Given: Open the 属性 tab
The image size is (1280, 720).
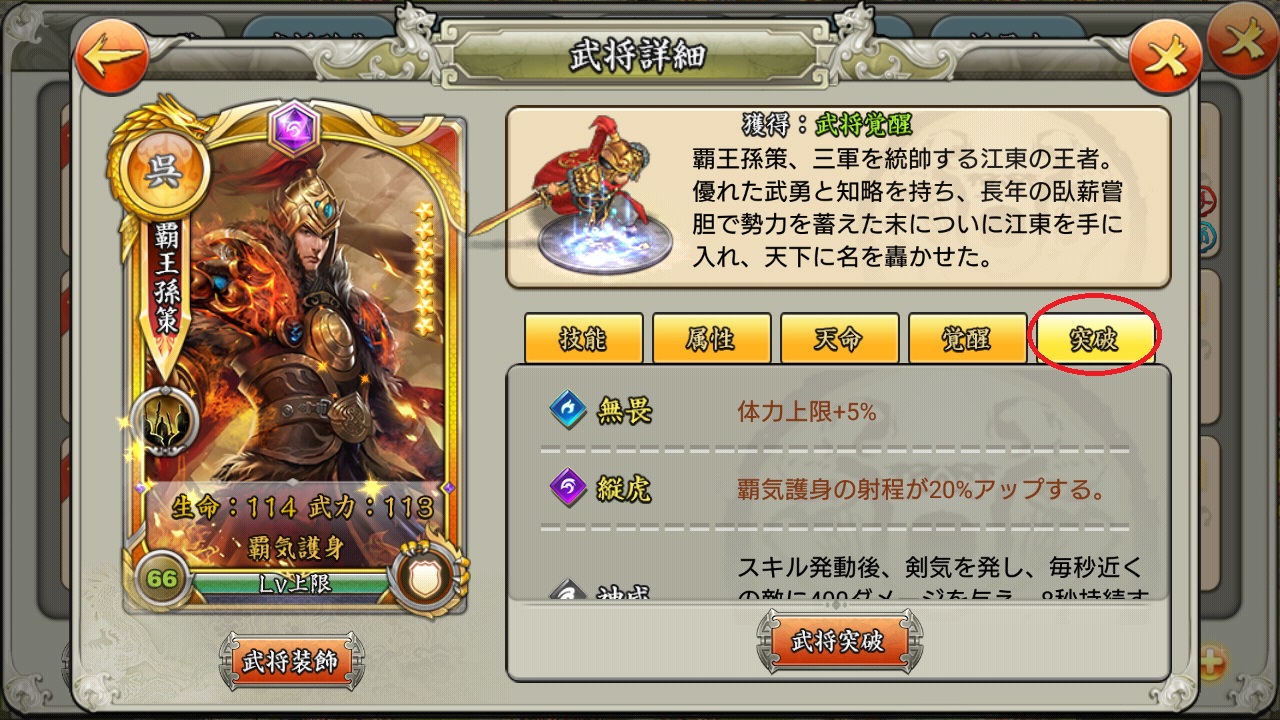Looking at the screenshot, I should (712, 338).
